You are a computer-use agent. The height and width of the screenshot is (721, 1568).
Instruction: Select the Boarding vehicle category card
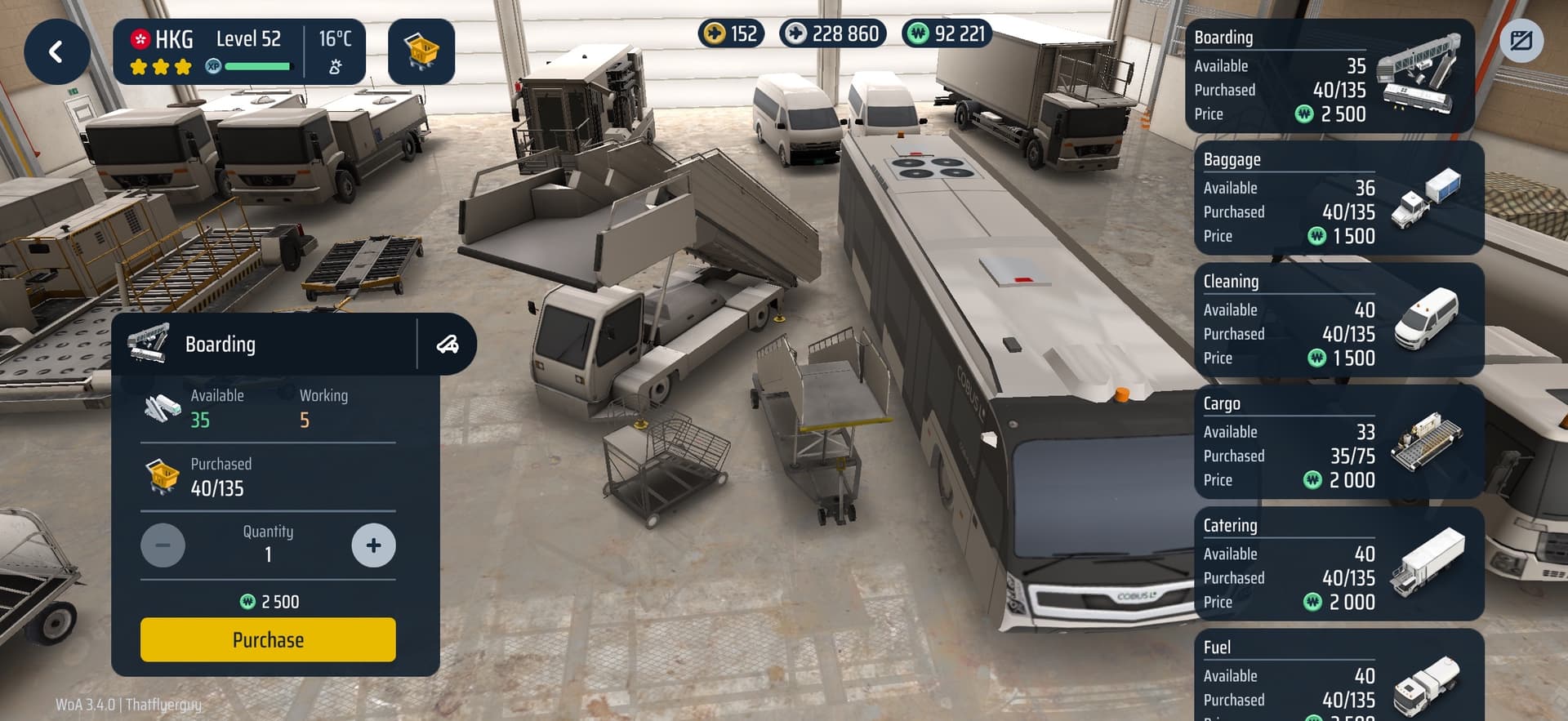pos(1328,77)
